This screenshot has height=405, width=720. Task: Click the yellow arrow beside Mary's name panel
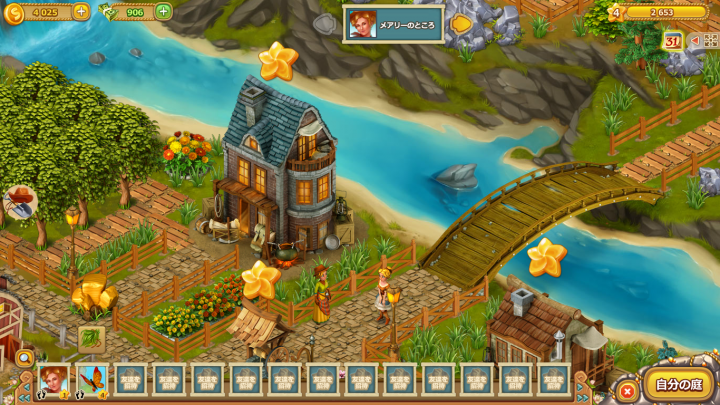pyautogui.click(x=460, y=23)
